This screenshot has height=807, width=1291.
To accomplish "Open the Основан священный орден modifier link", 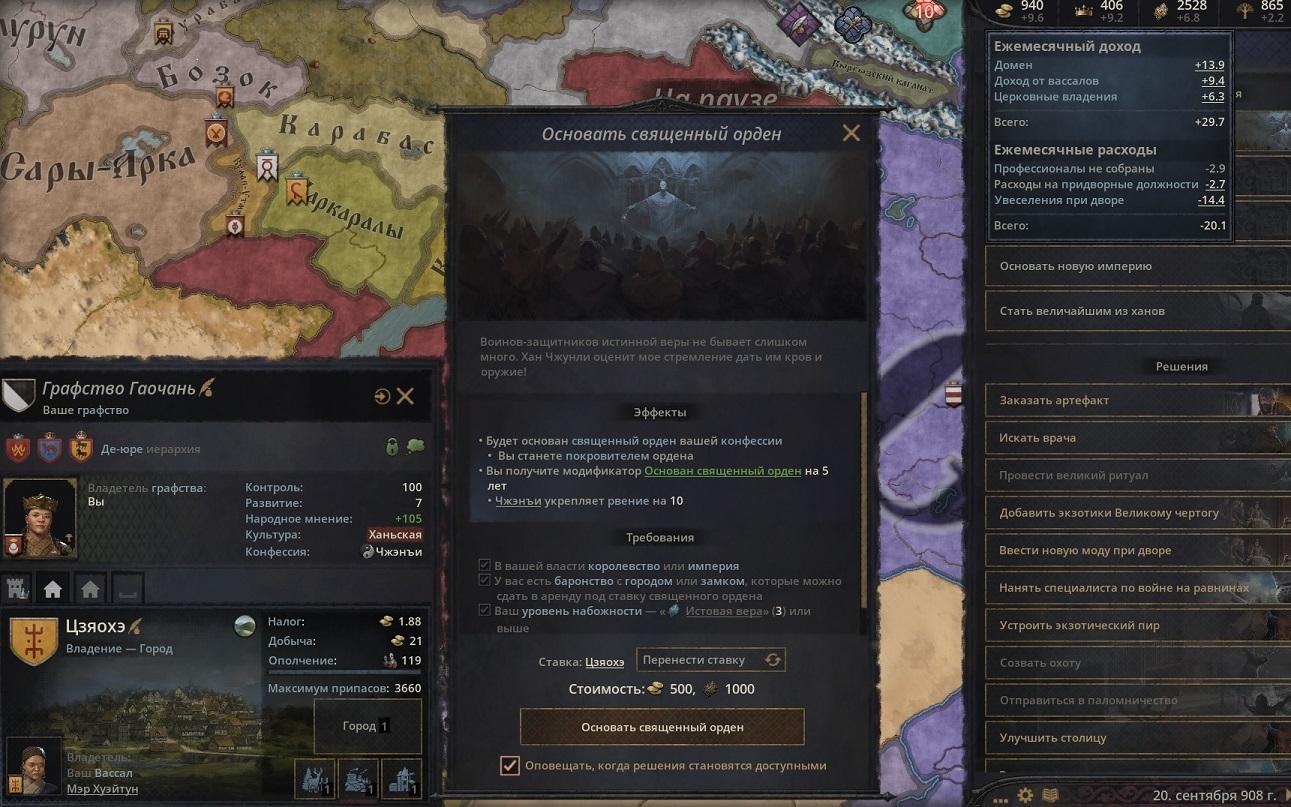I will 722,470.
